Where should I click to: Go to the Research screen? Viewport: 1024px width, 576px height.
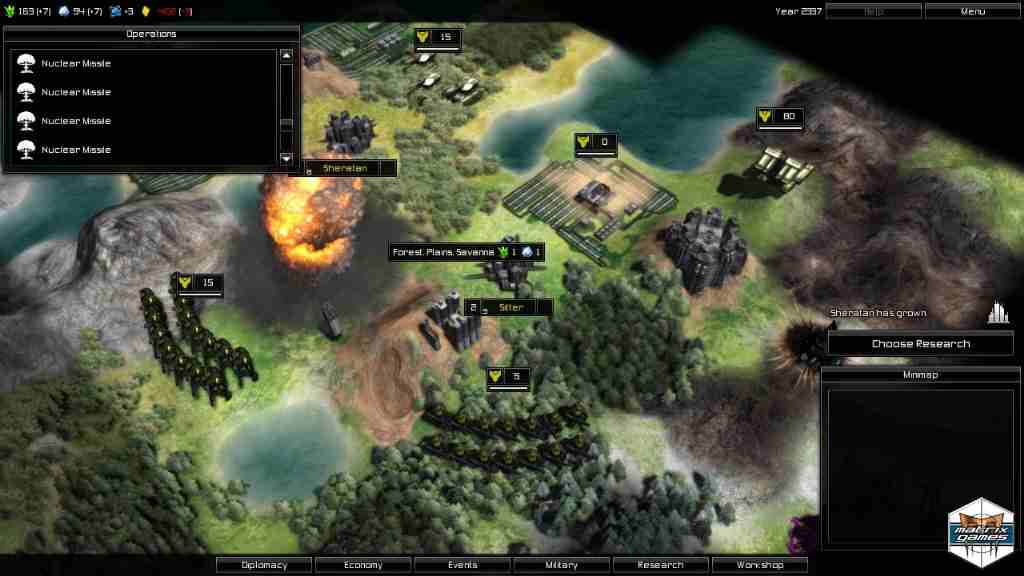click(x=660, y=565)
